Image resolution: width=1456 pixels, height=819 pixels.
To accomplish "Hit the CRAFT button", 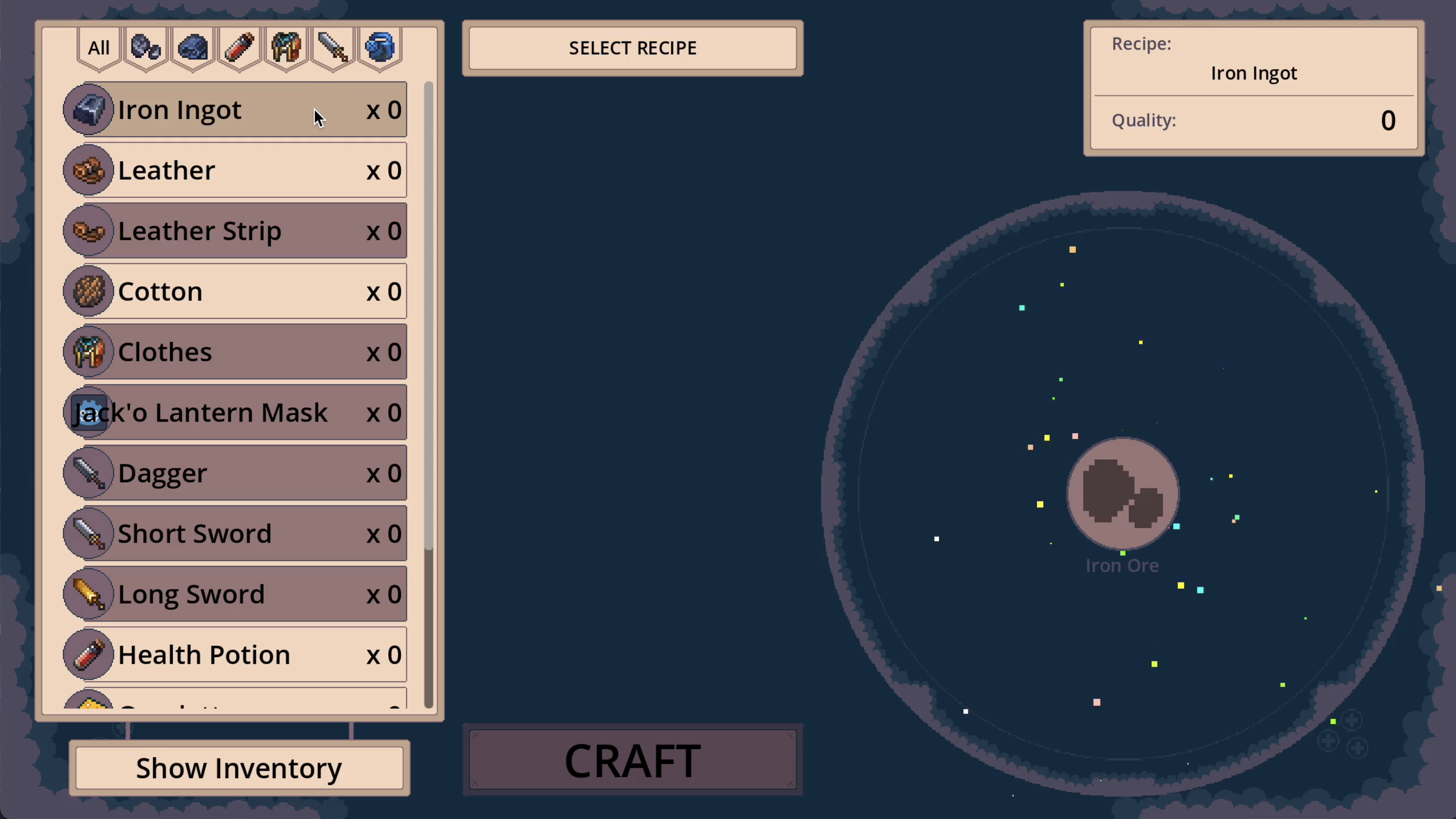I will (x=633, y=760).
